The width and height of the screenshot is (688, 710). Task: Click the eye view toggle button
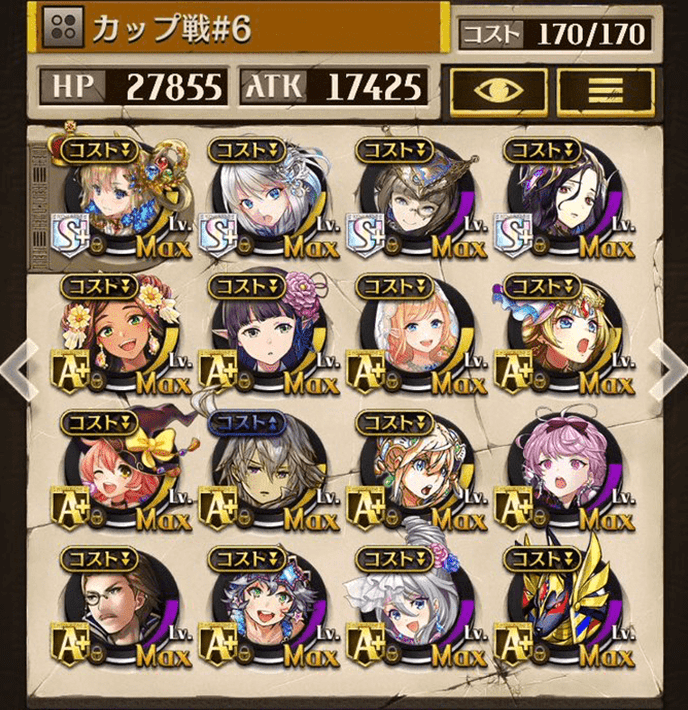click(499, 87)
